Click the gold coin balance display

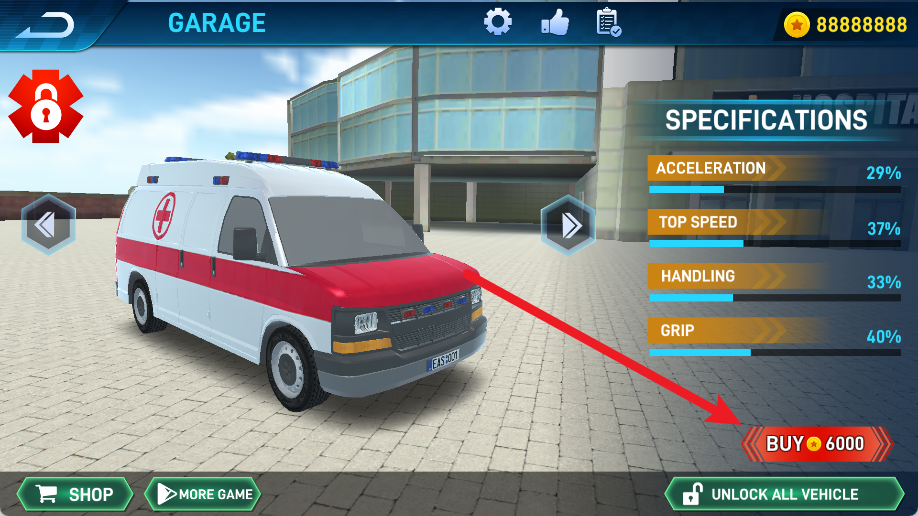(845, 25)
